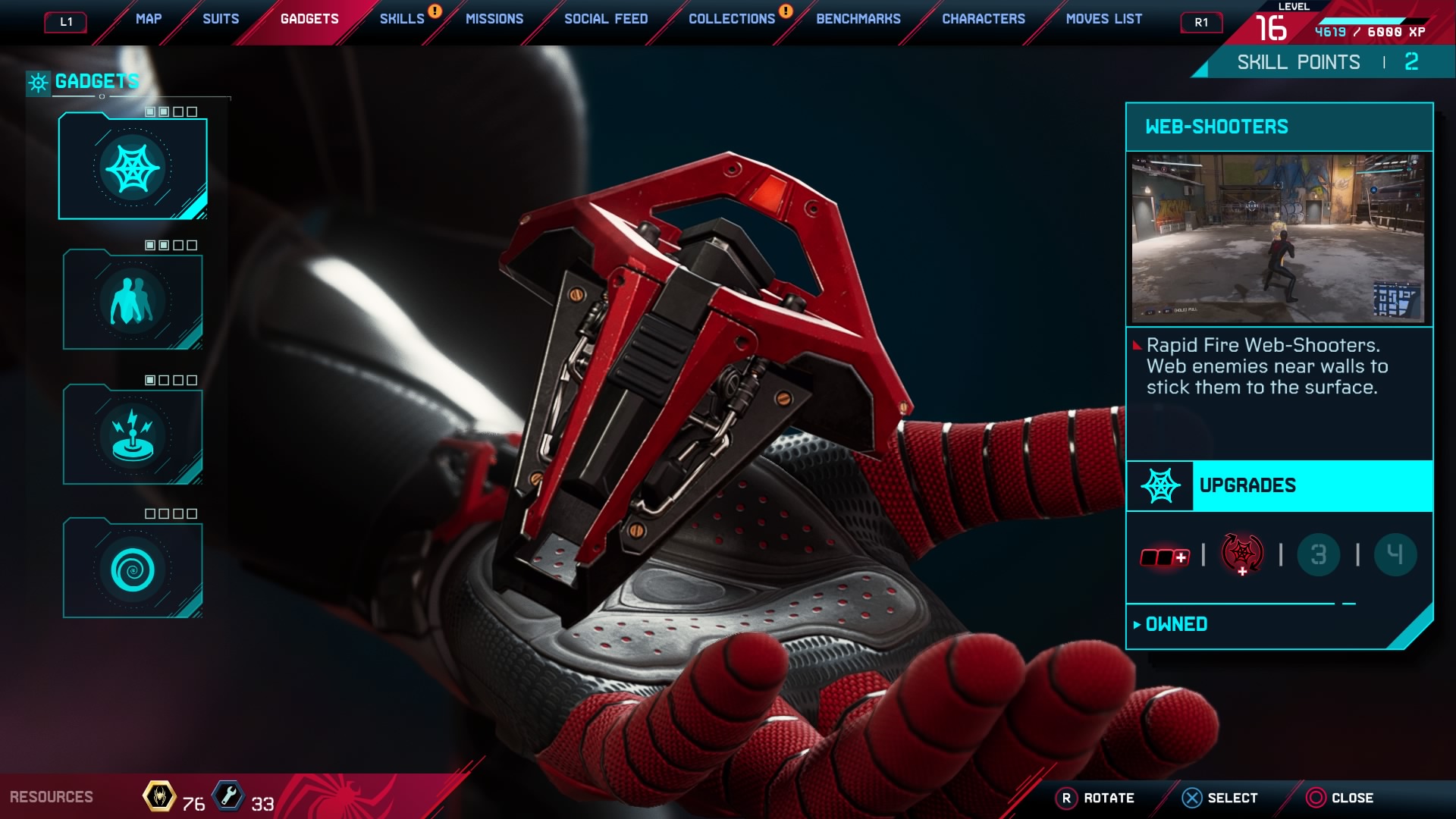
Task: Click the Upgrades section header
Action: pyautogui.click(x=1279, y=486)
